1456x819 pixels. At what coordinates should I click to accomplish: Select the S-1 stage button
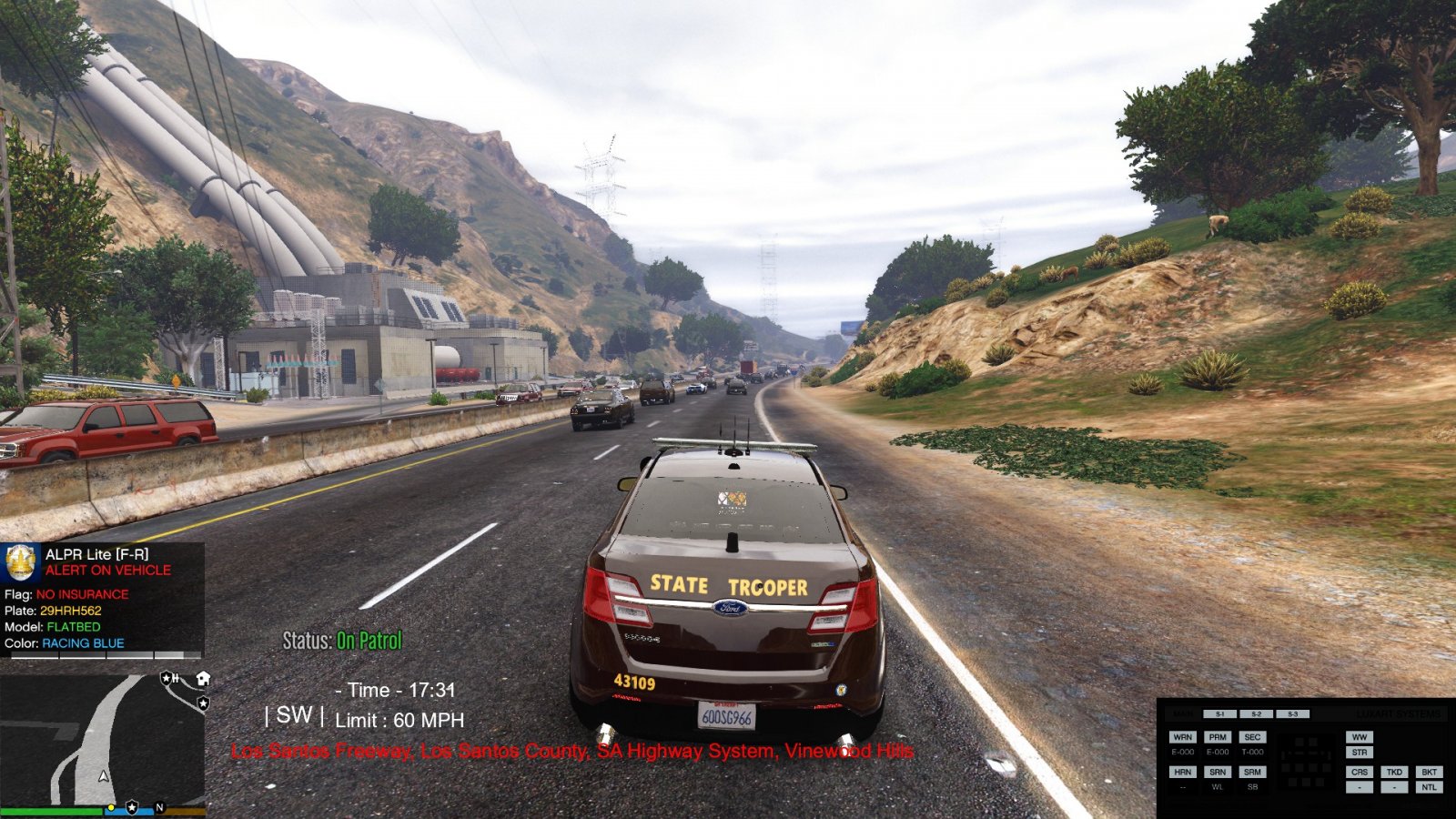pyautogui.click(x=1220, y=714)
